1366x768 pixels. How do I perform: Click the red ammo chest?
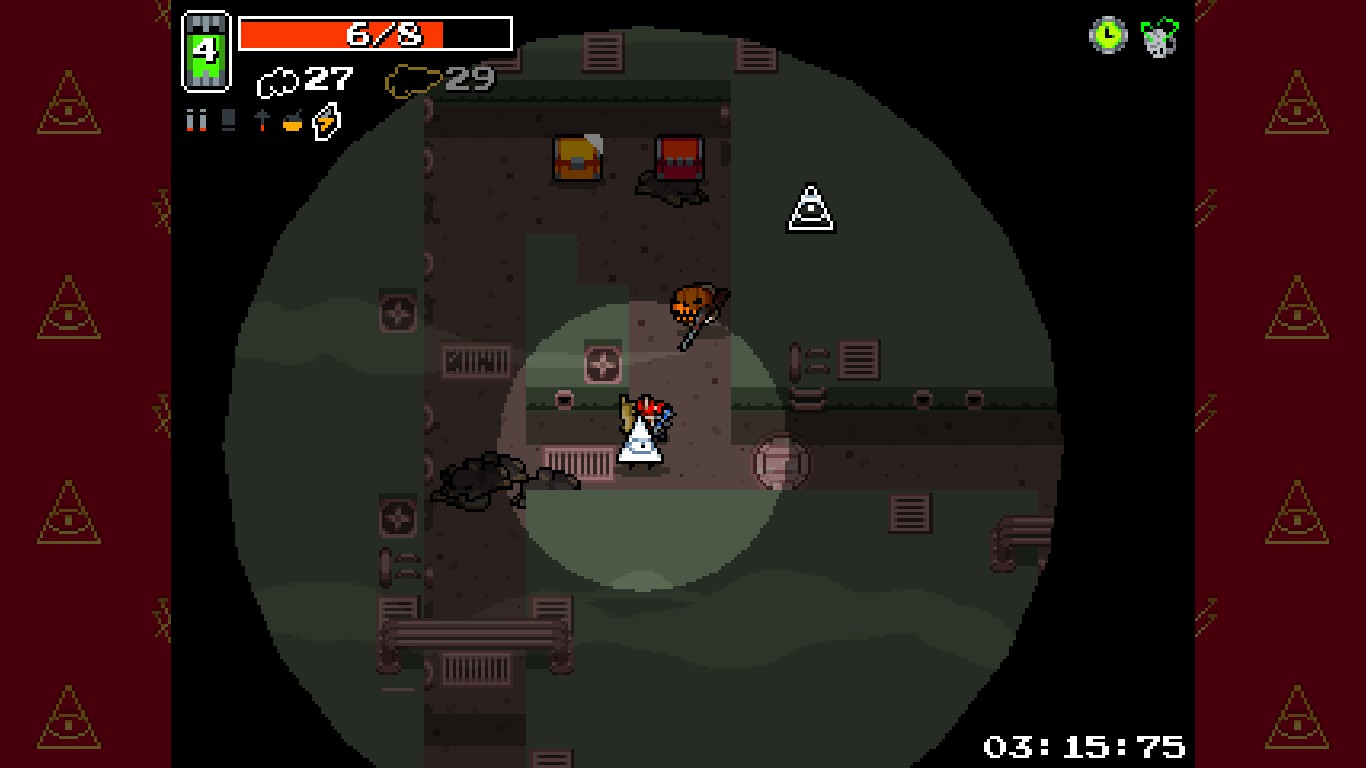(x=678, y=158)
